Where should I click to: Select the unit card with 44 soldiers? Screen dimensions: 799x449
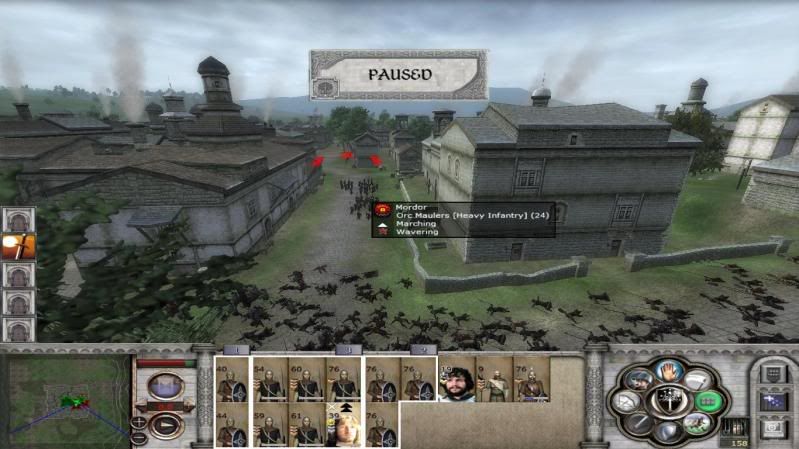click(x=233, y=426)
